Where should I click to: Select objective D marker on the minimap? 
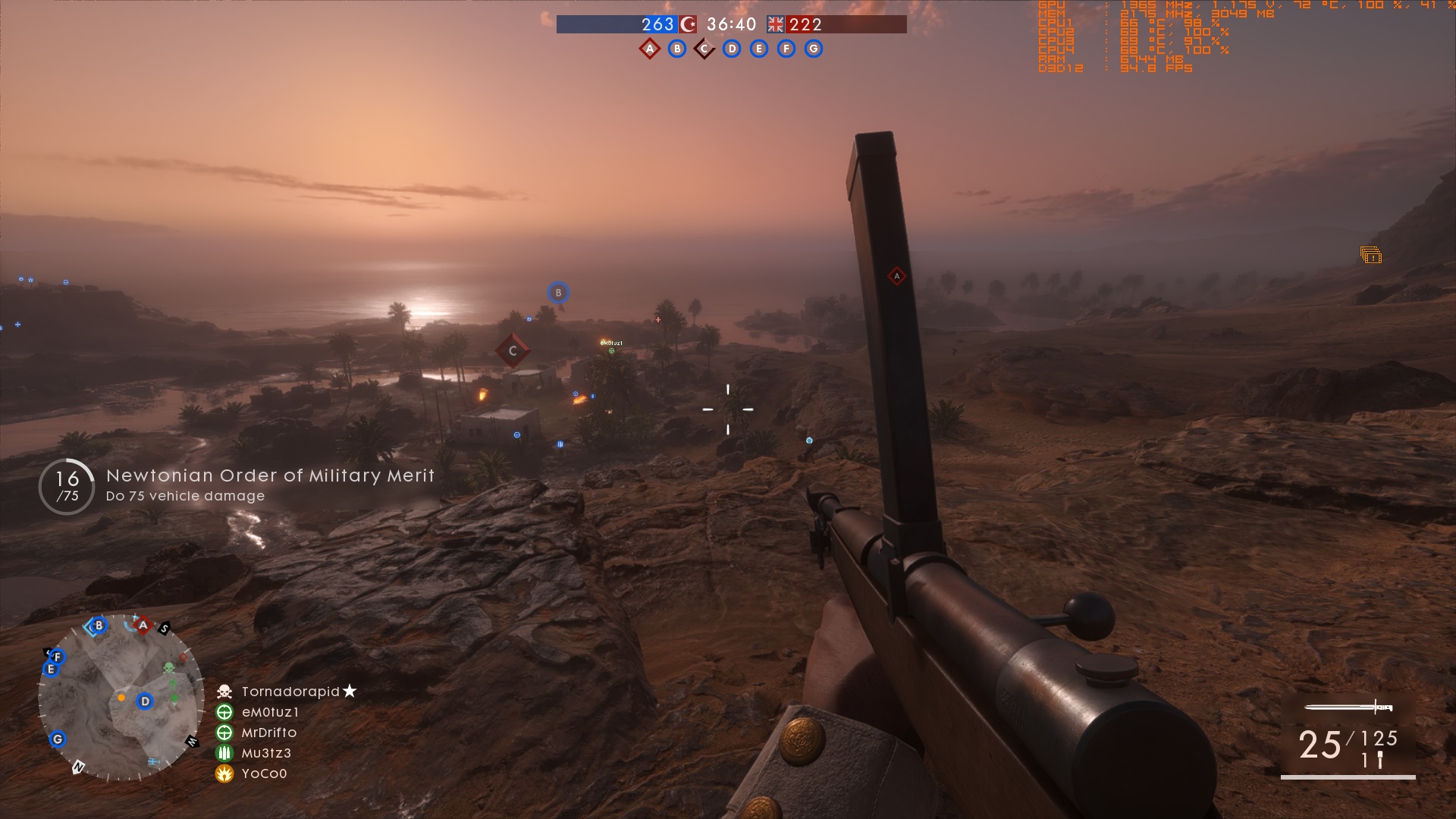[x=145, y=701]
